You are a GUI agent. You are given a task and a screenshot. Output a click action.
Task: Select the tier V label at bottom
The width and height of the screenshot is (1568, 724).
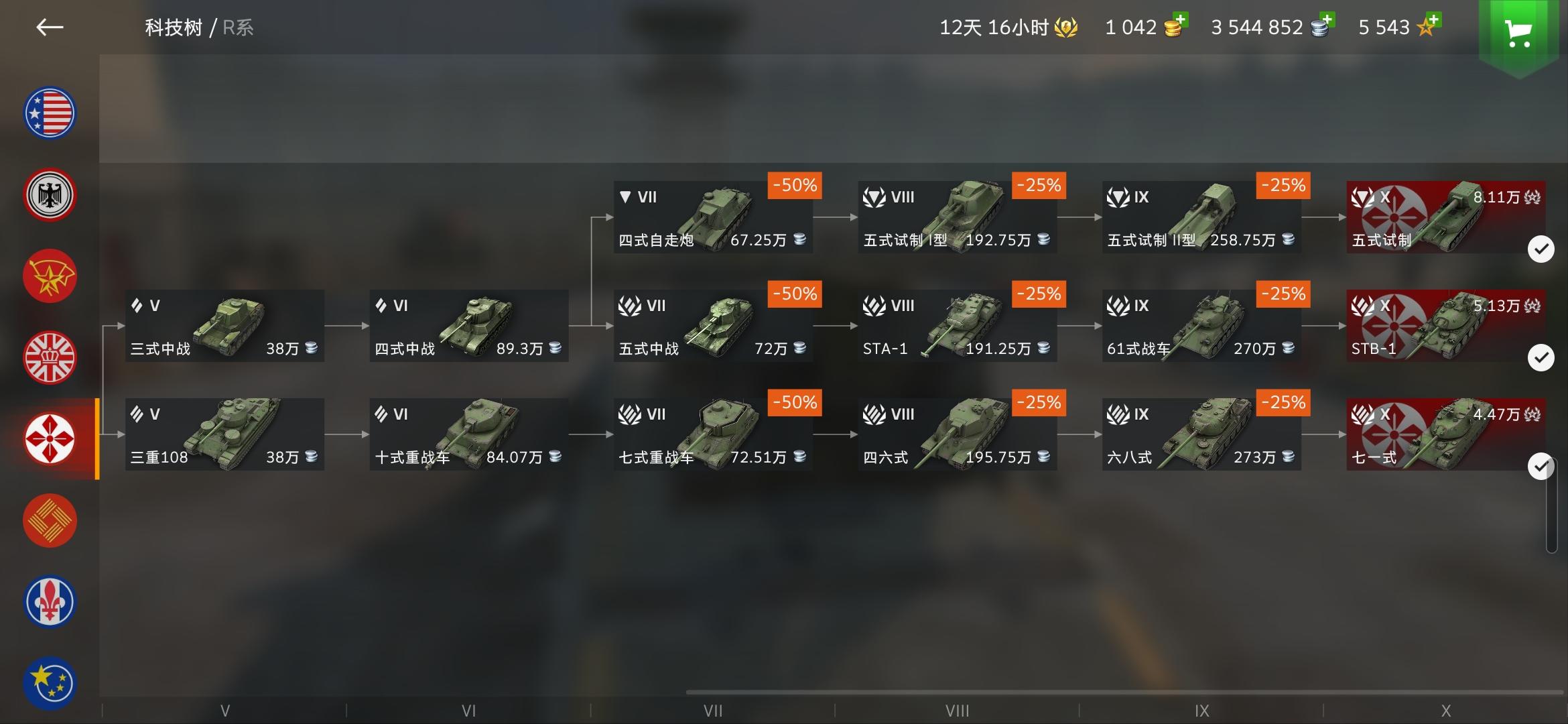tap(225, 709)
